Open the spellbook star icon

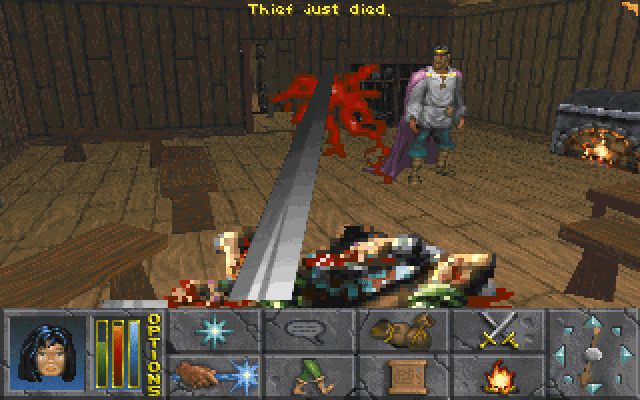click(213, 330)
